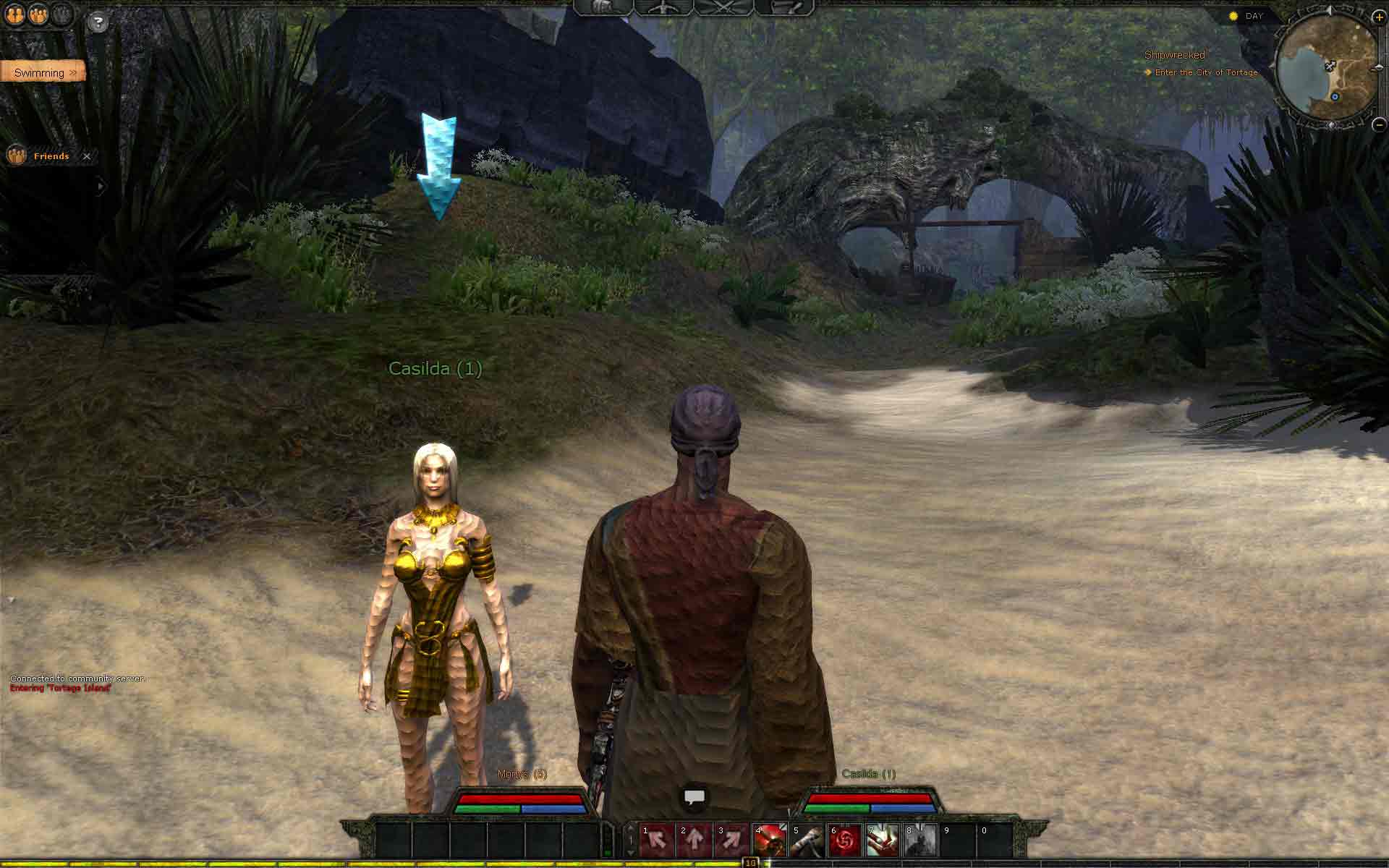Activate the bandaged arm ability in slot 5
1389x868 pixels.
click(807, 840)
